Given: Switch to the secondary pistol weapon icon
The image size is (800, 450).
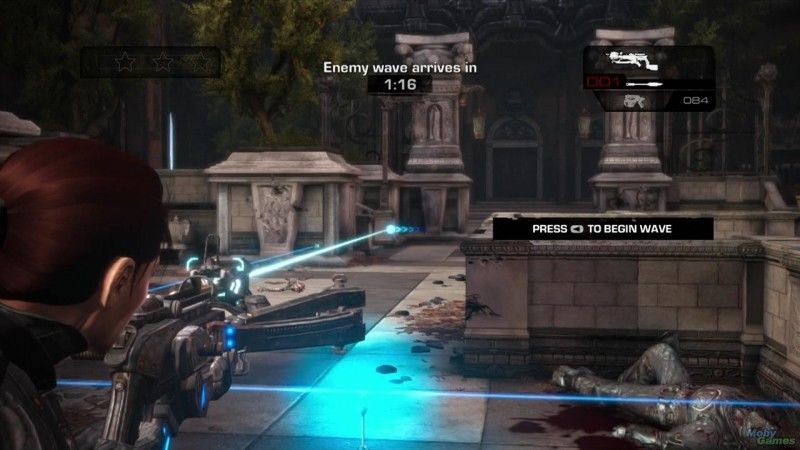Looking at the screenshot, I should tap(633, 100).
